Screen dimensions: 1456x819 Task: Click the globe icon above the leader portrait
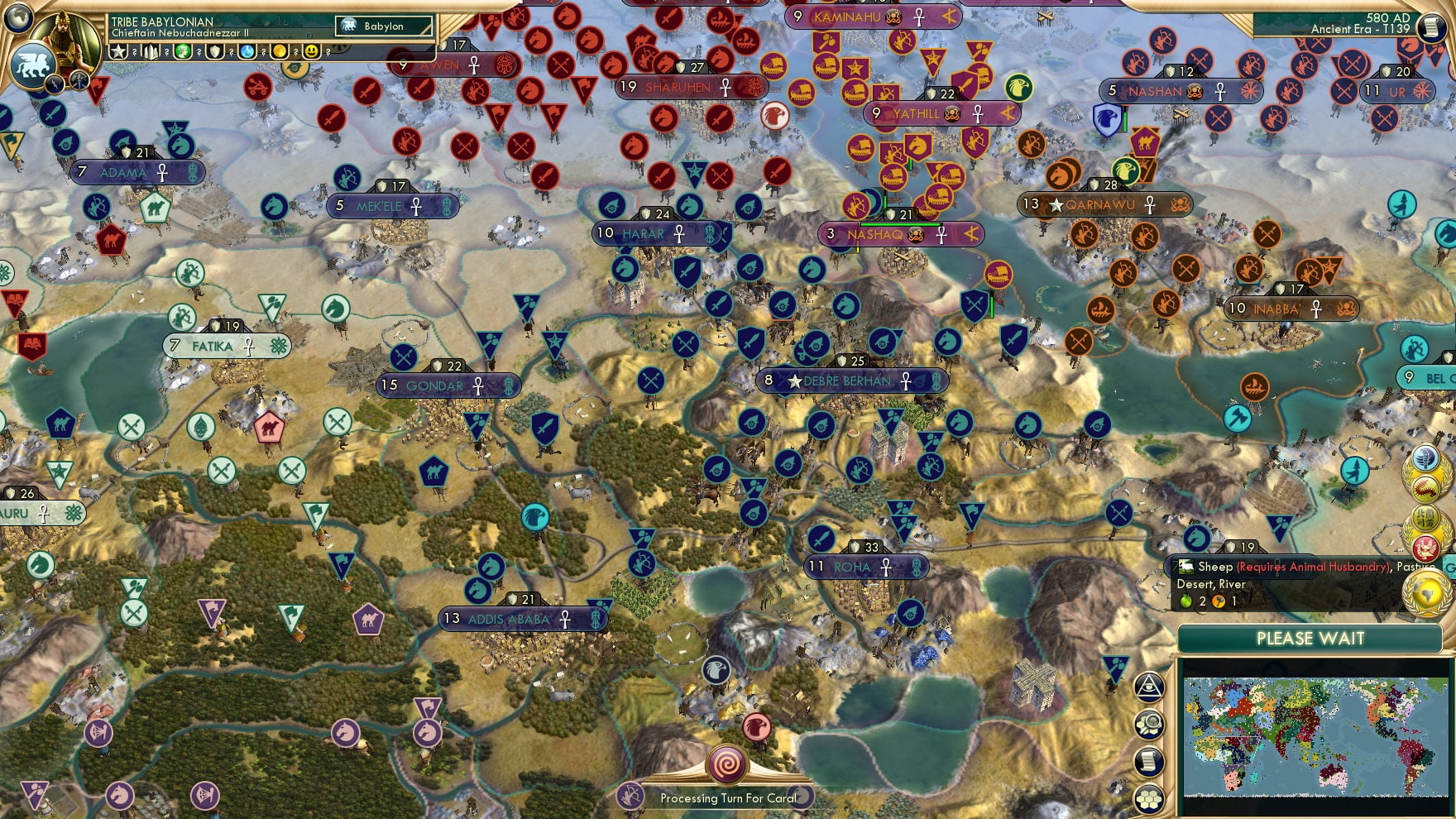pos(17,20)
